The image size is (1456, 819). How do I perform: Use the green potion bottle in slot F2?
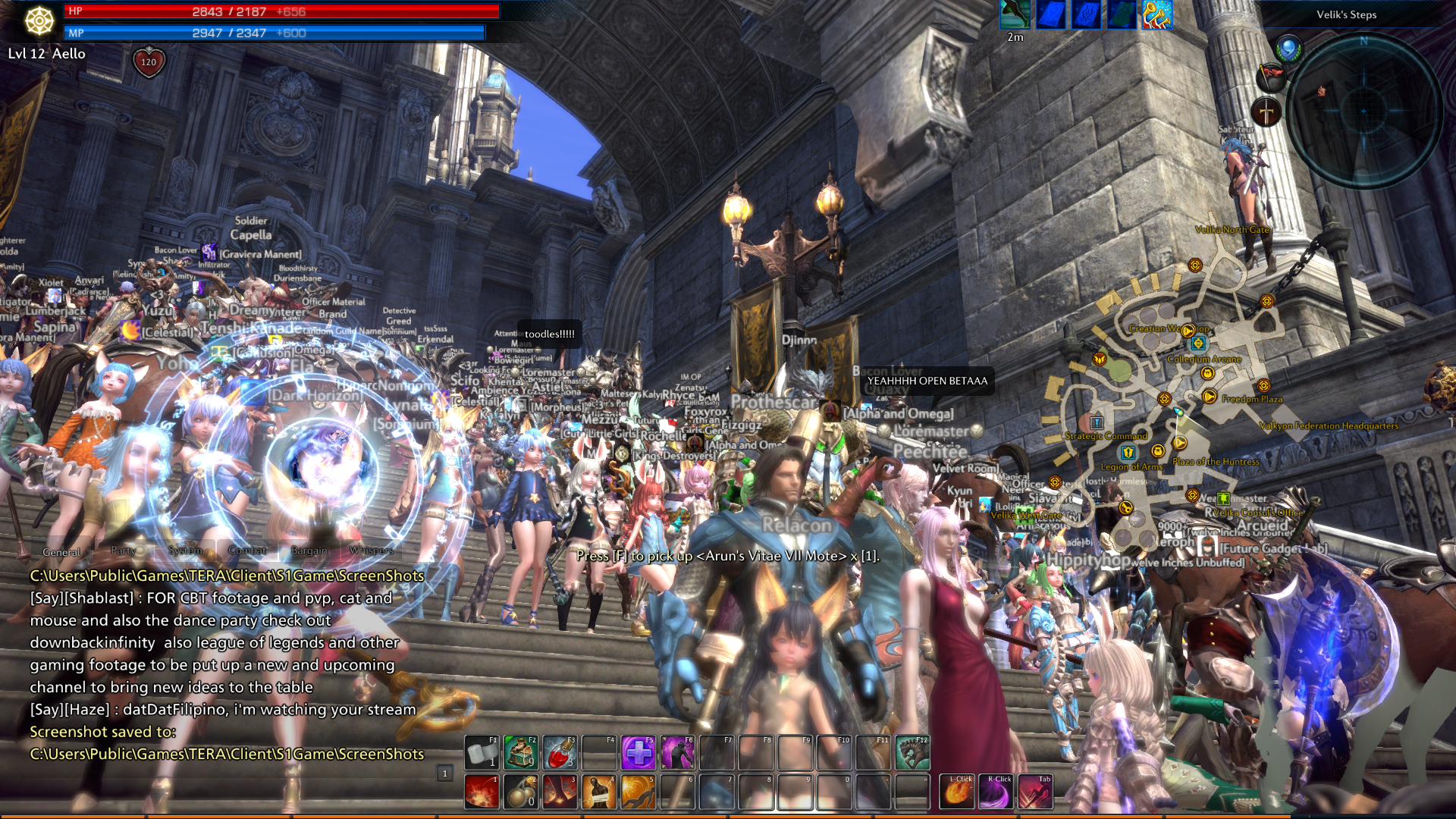[x=521, y=752]
